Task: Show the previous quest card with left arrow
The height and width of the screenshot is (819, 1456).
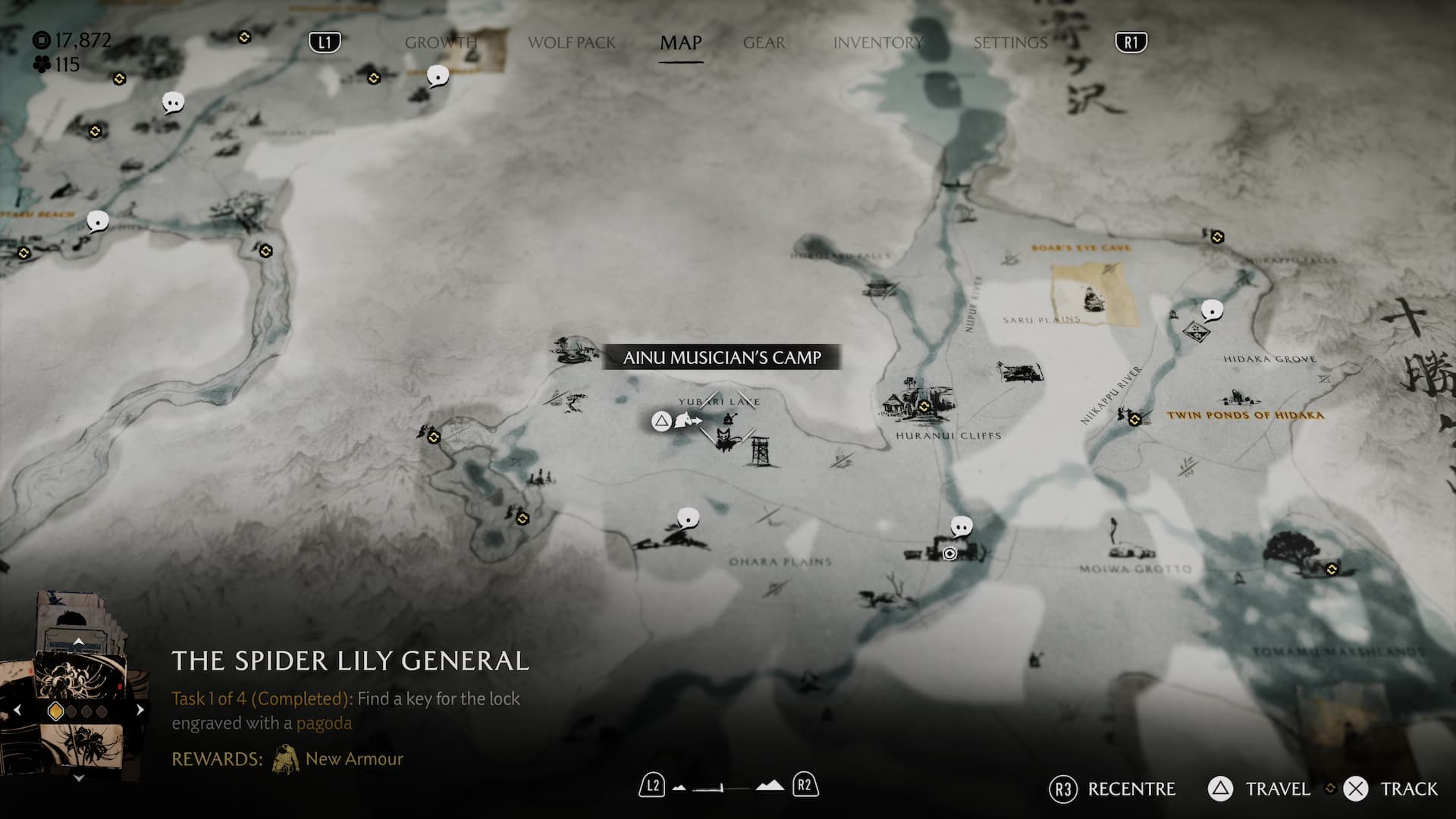Action: click(17, 711)
